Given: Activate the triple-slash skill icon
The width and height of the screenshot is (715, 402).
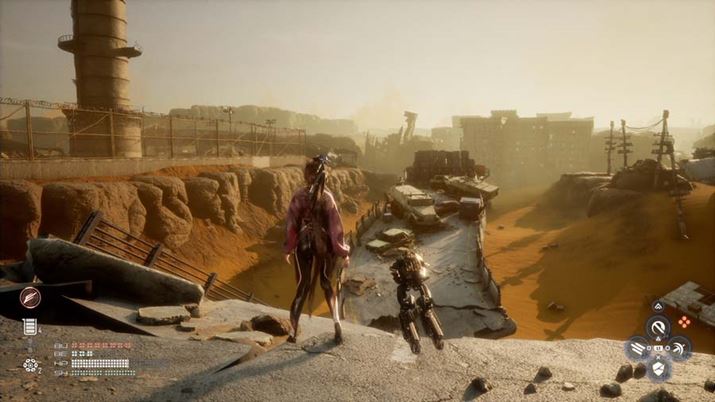Looking at the screenshot, I should point(636,348).
